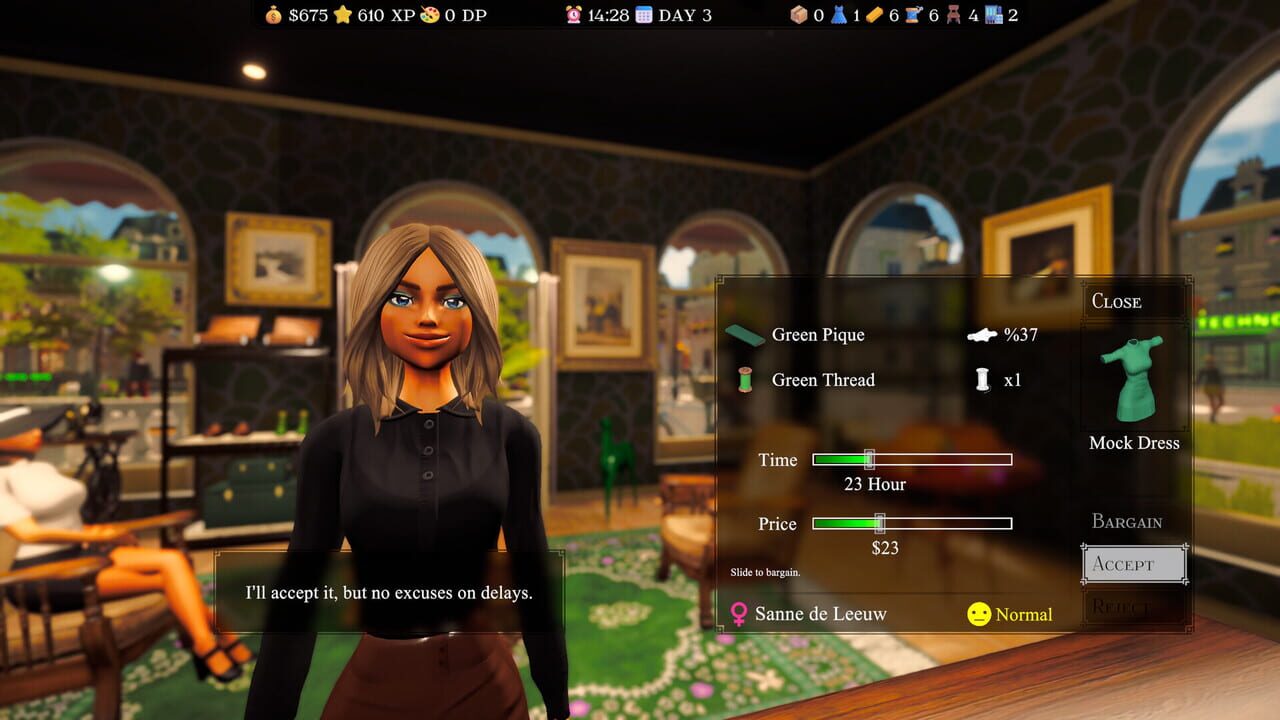Screen dimensions: 1280x720
Task: Click the Green Pique fabric icon
Action: 742,334
